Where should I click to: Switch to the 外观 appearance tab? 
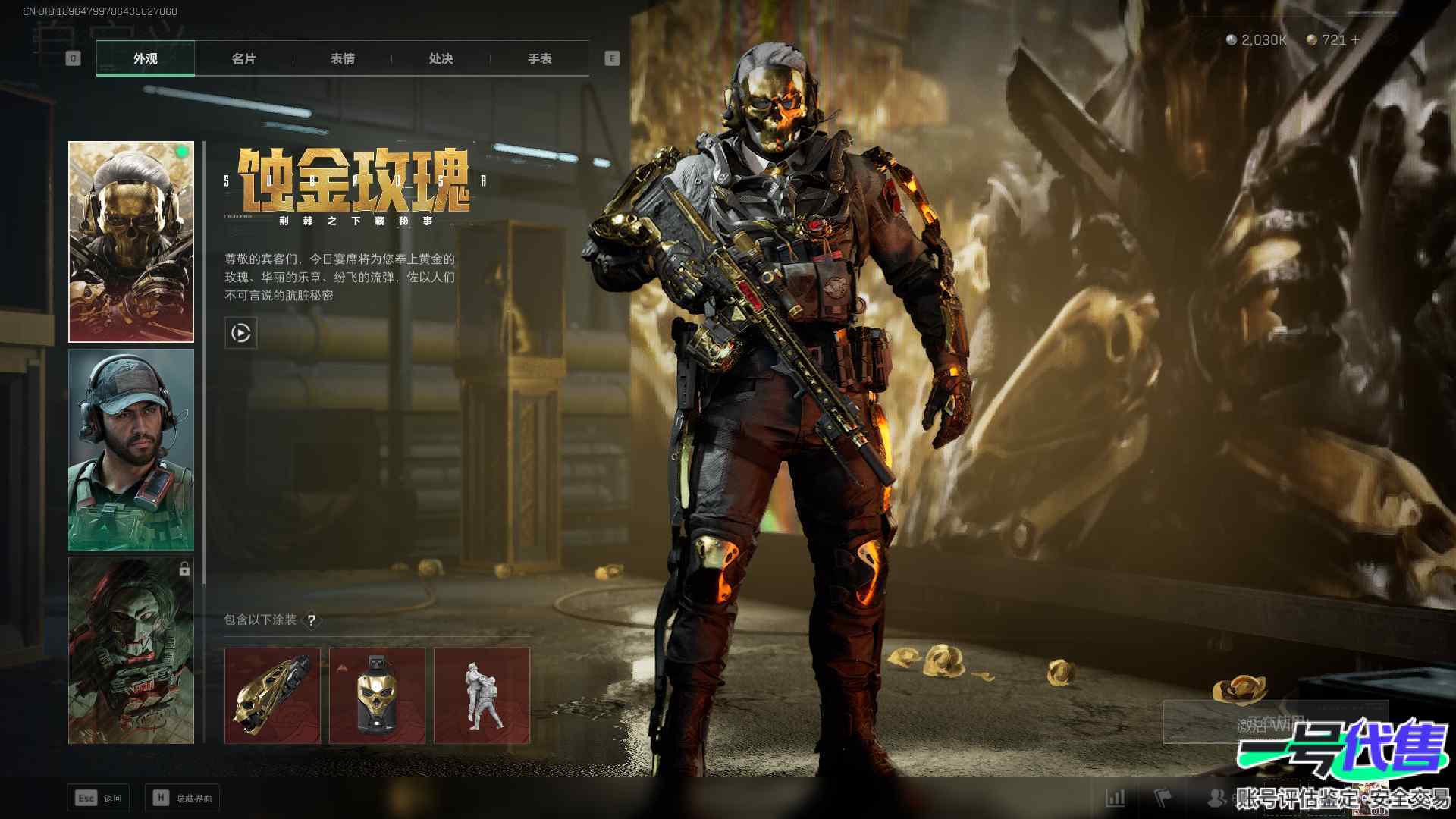(x=145, y=58)
